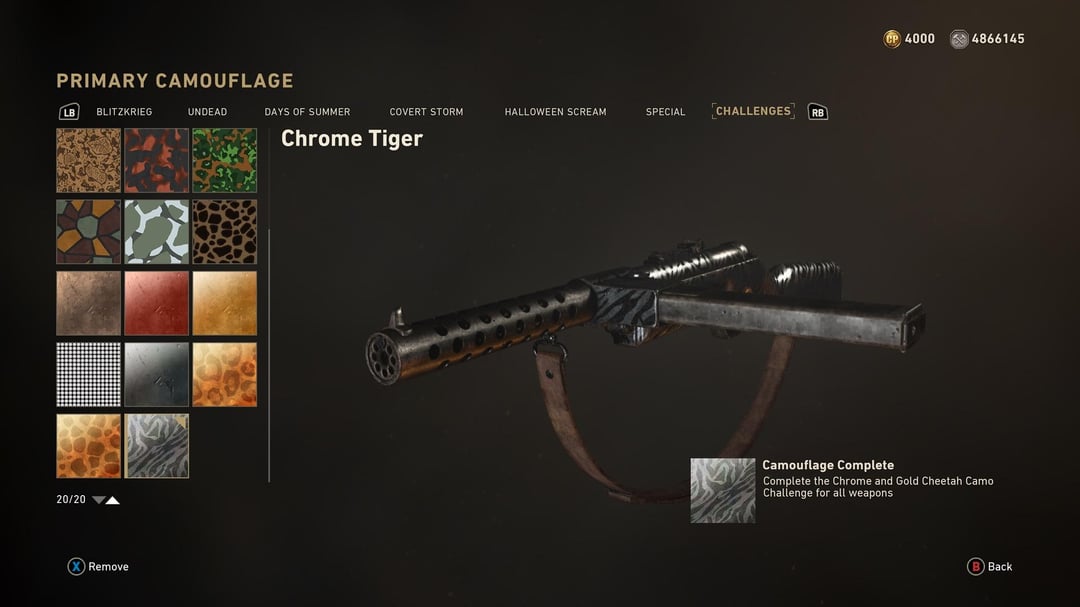Switch to the Blitzkrieg camouflage tab

coord(124,112)
